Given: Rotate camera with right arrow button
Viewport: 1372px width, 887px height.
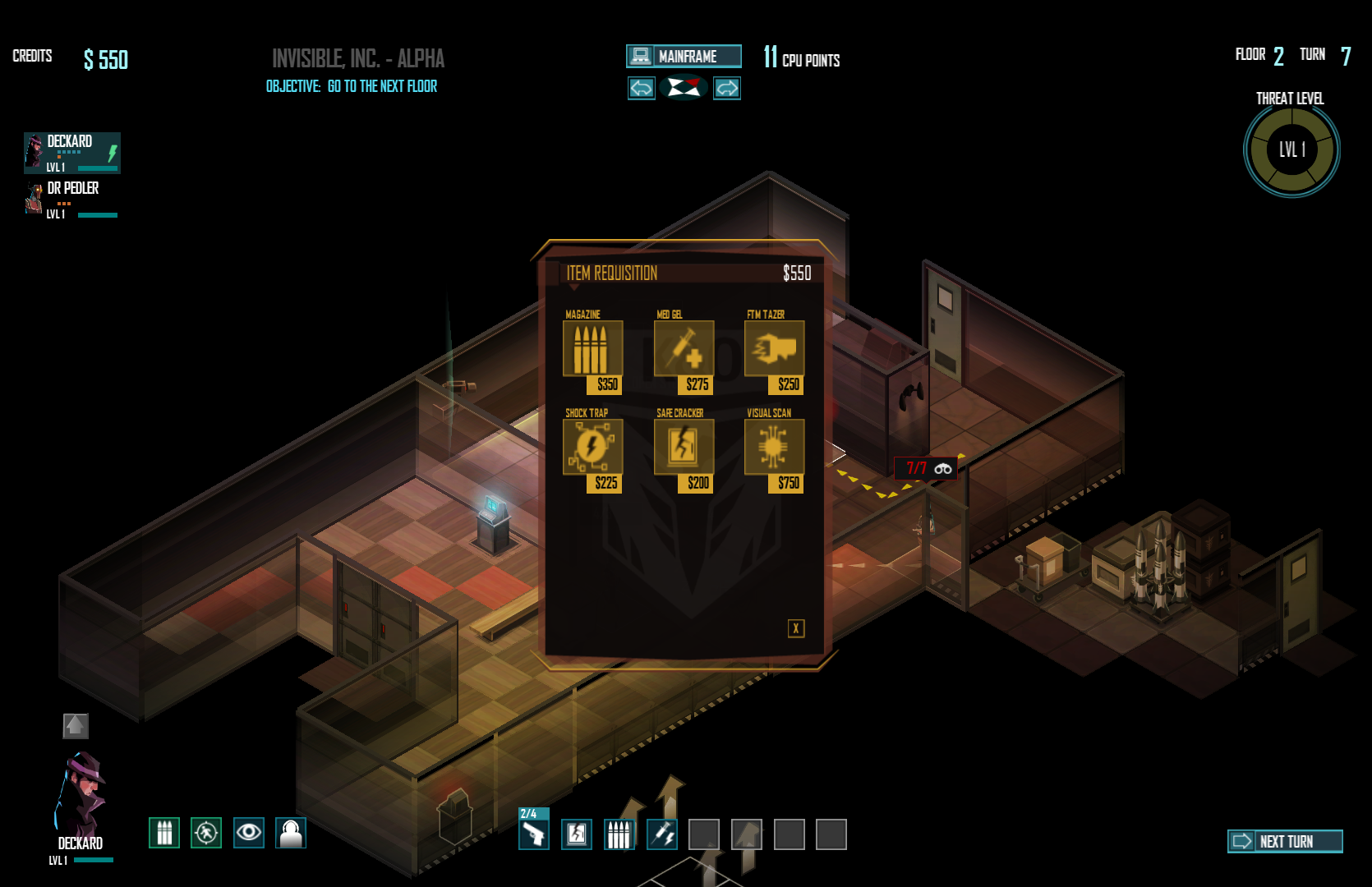Looking at the screenshot, I should [727, 88].
